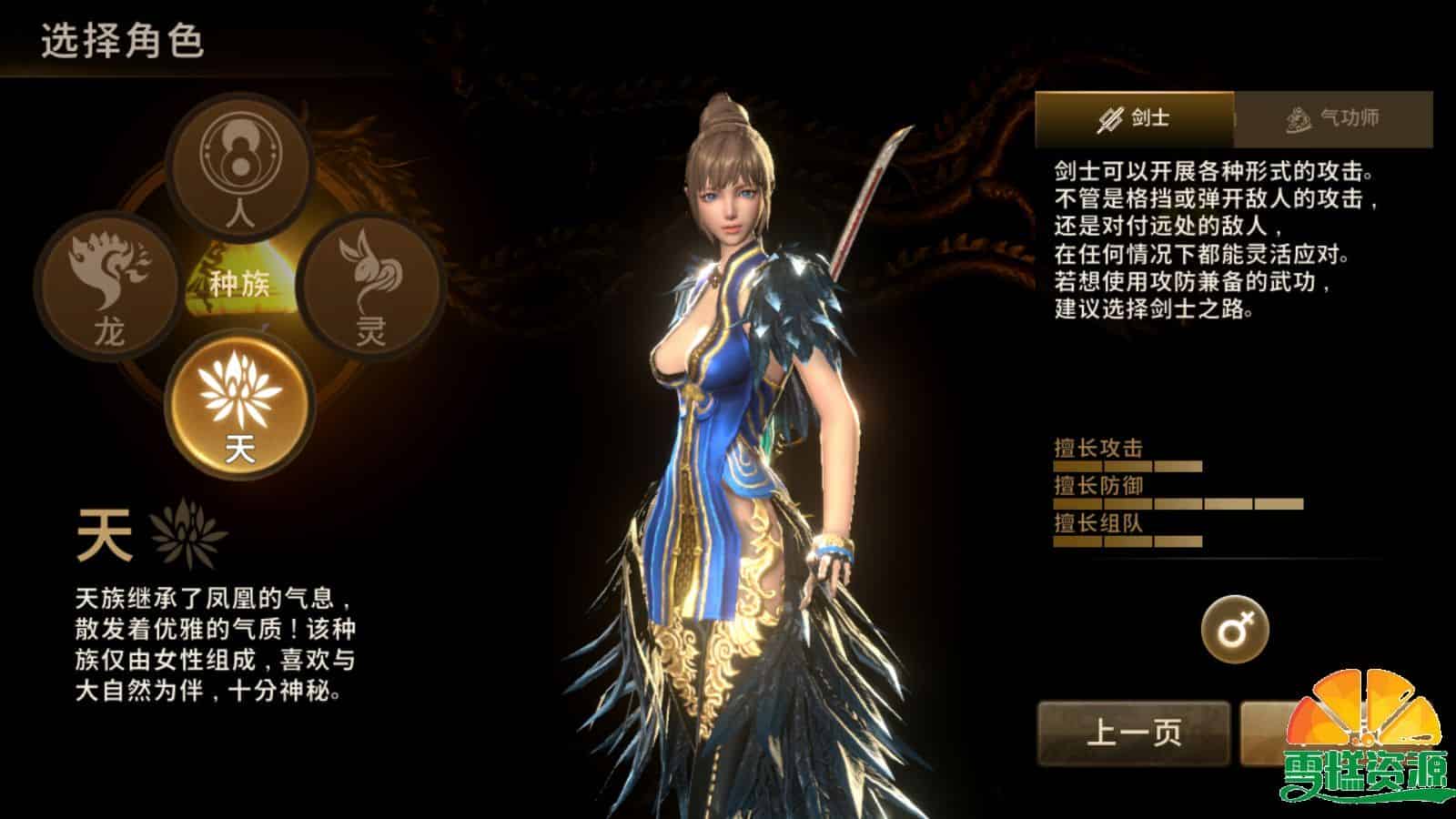Click the crossed-swords icon on the 剑士 tab
Image resolution: width=1456 pixels, height=819 pixels.
pyautogui.click(x=1108, y=116)
